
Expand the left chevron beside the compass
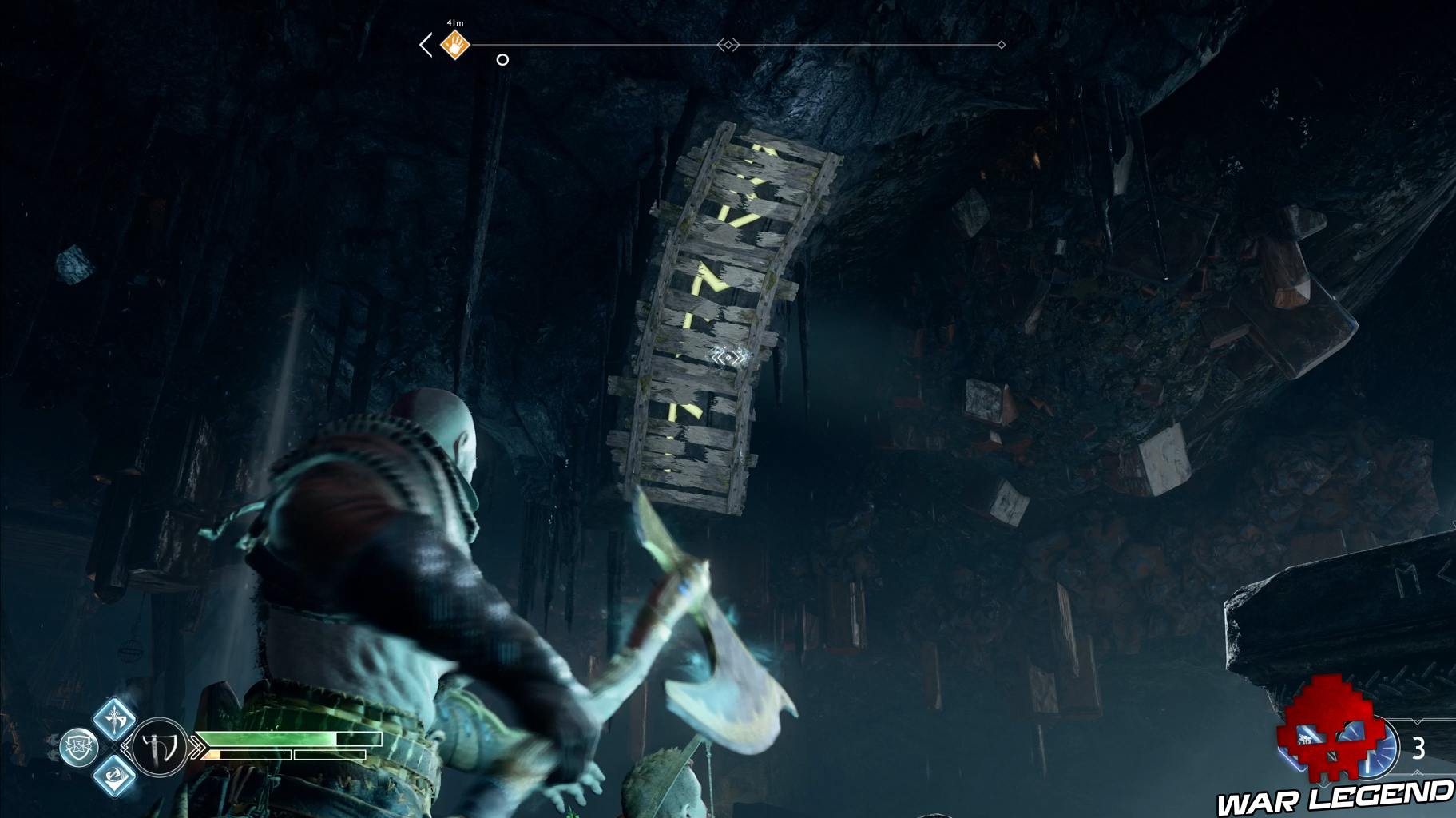424,44
